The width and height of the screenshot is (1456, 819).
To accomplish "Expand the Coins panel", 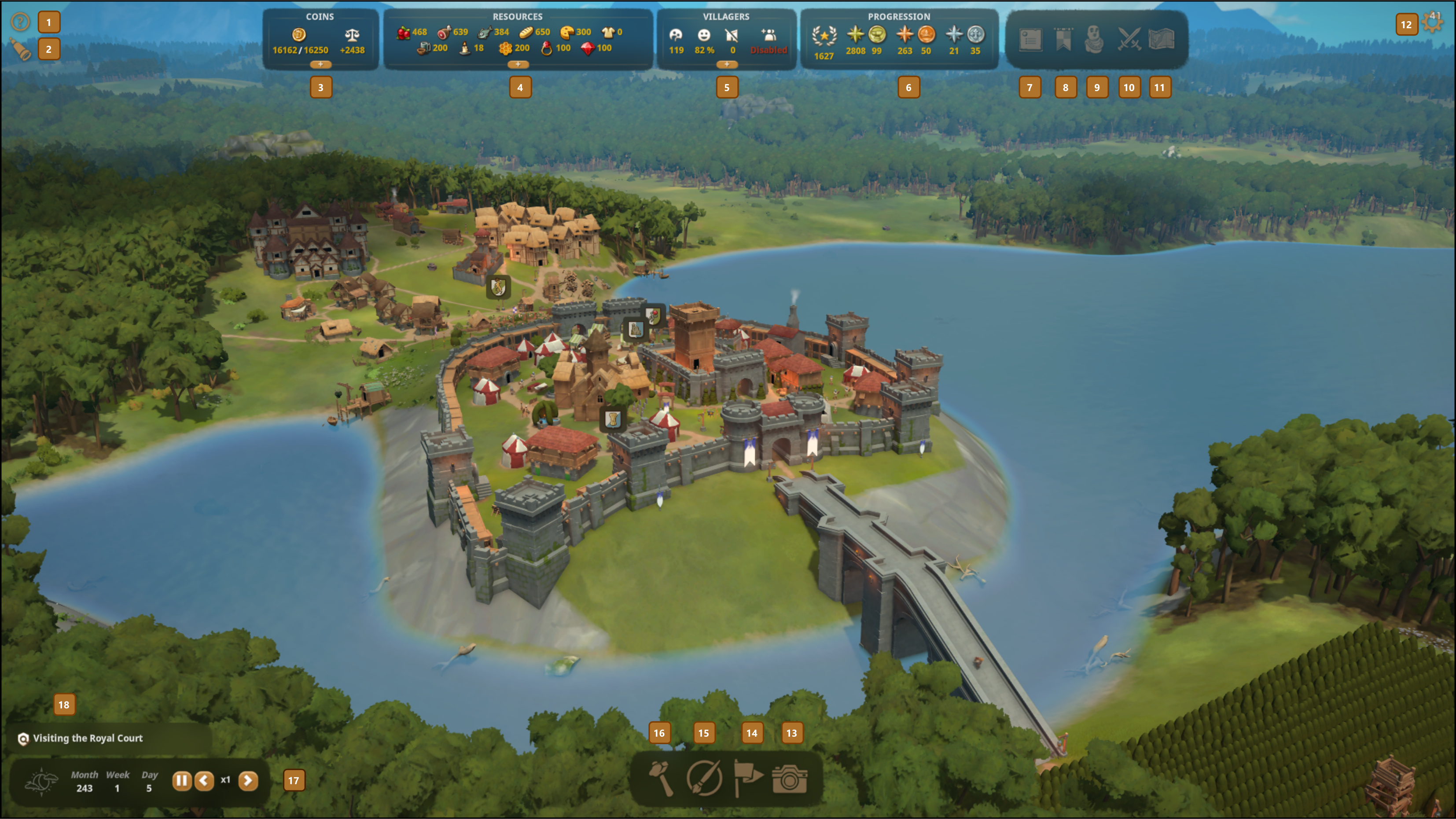I will [320, 64].
